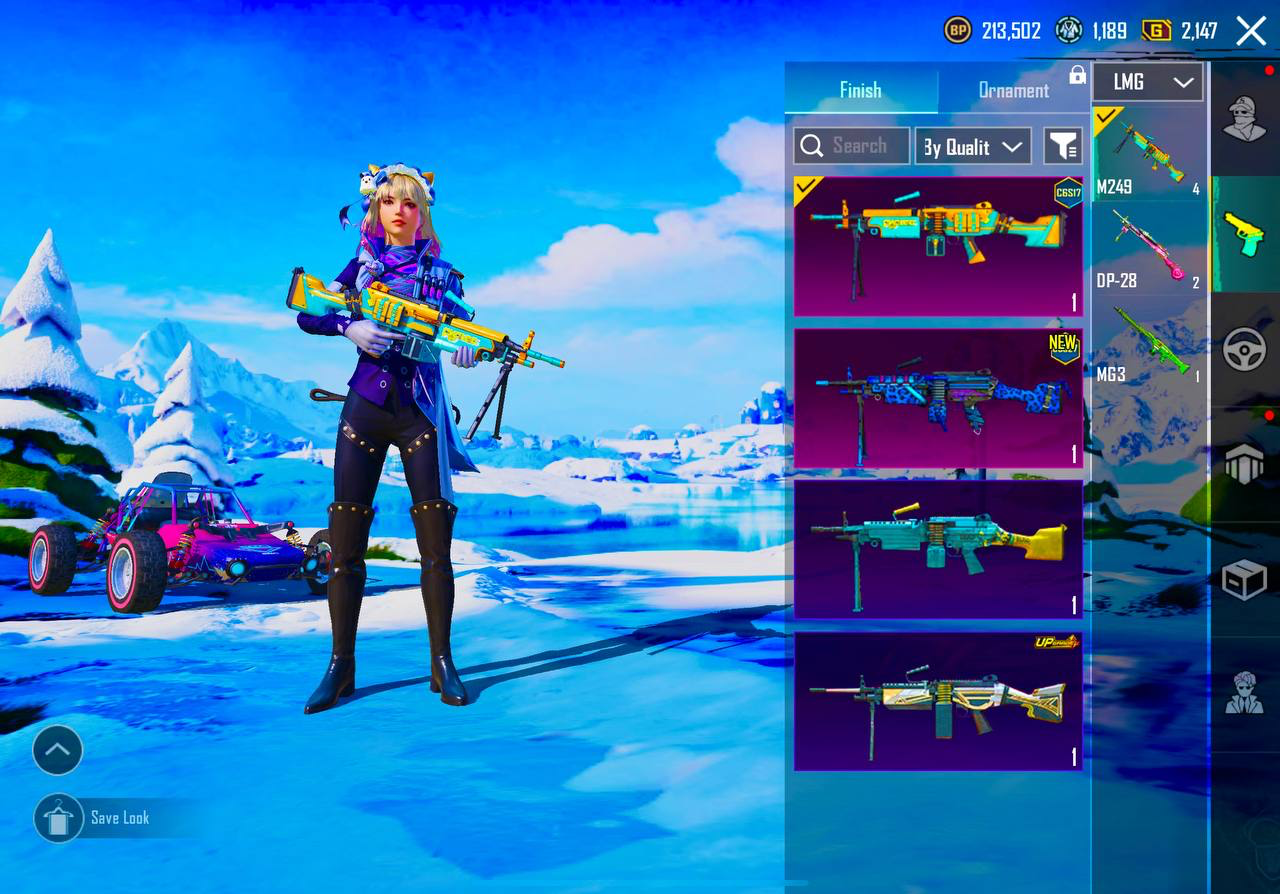Open the Ornament tab
This screenshot has height=894, width=1280.
click(1013, 90)
